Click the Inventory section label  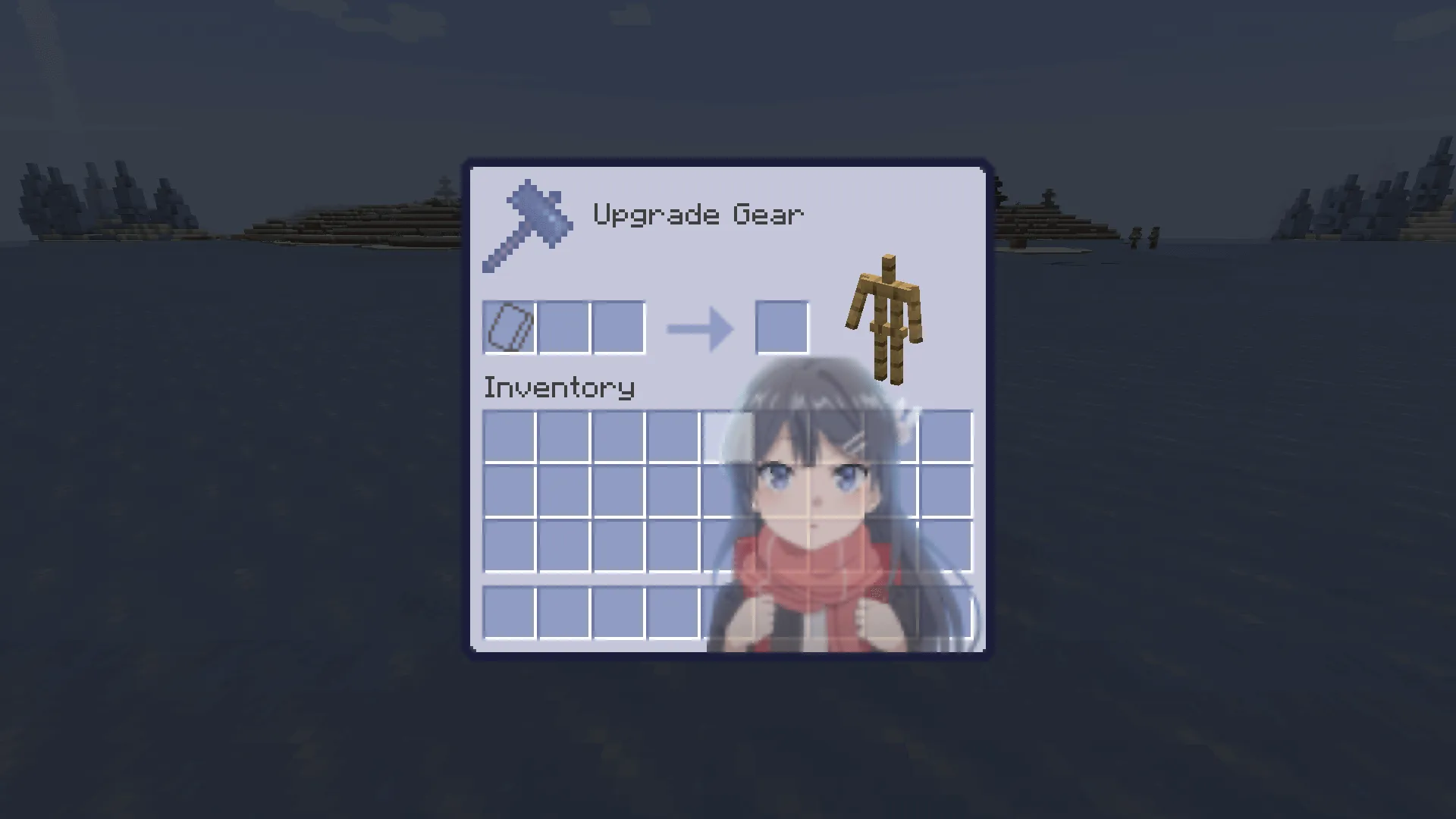coord(559,387)
